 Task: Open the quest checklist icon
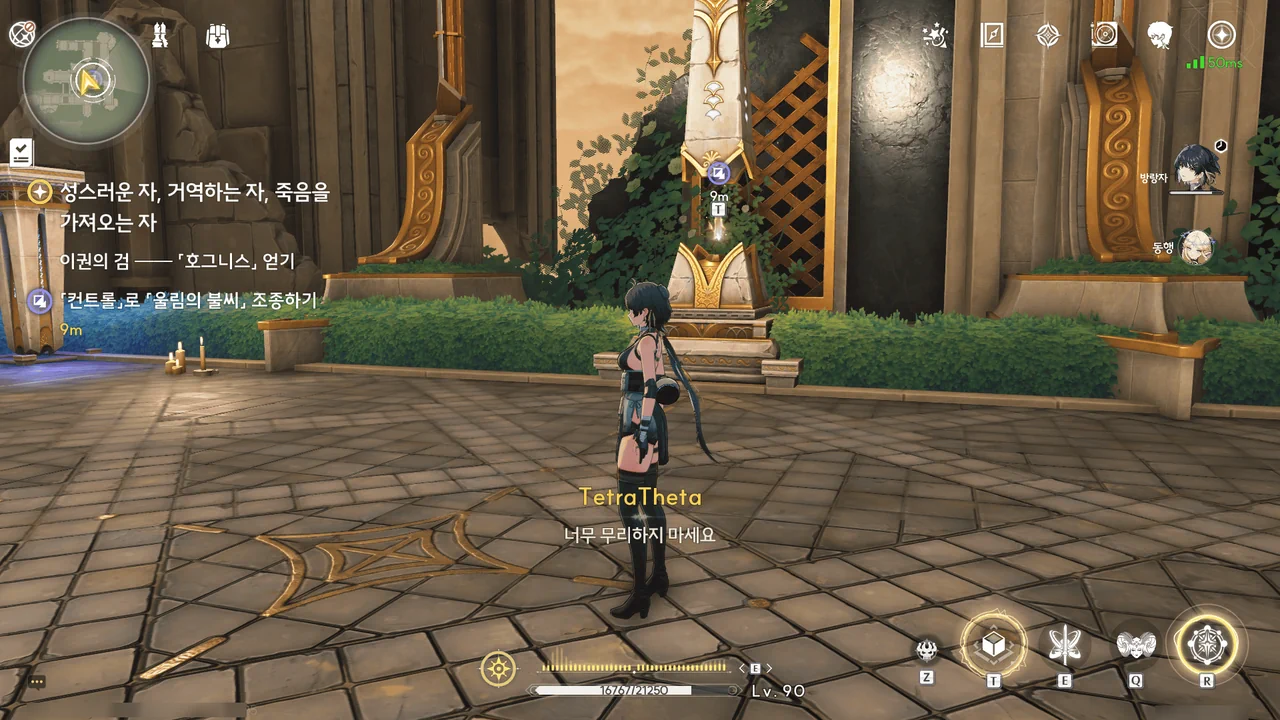pos(21,152)
